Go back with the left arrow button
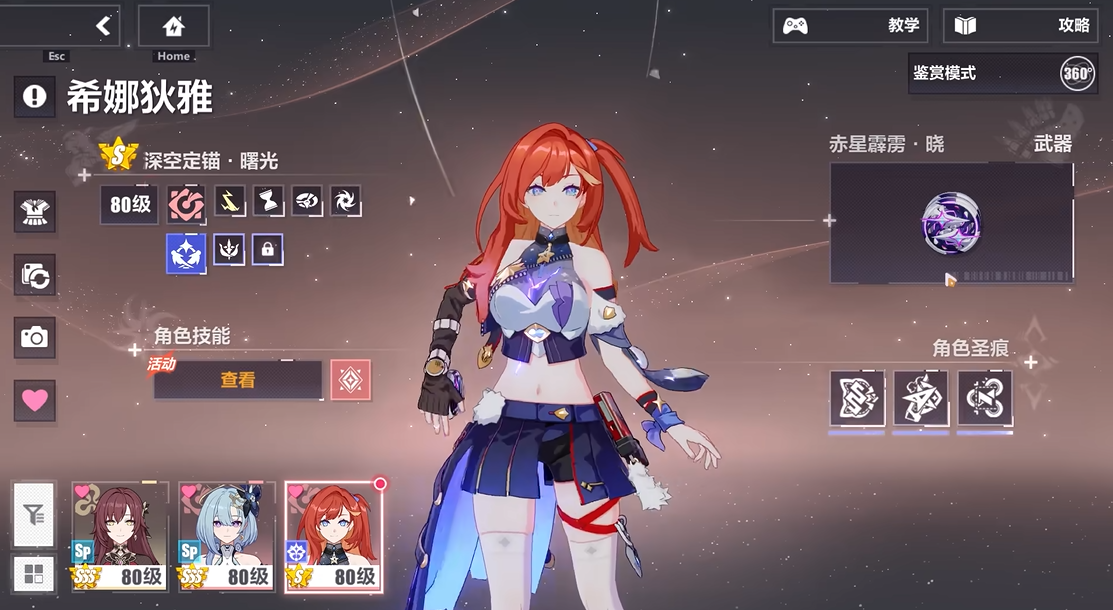Viewport: 1113px width, 610px height. click(x=102, y=26)
